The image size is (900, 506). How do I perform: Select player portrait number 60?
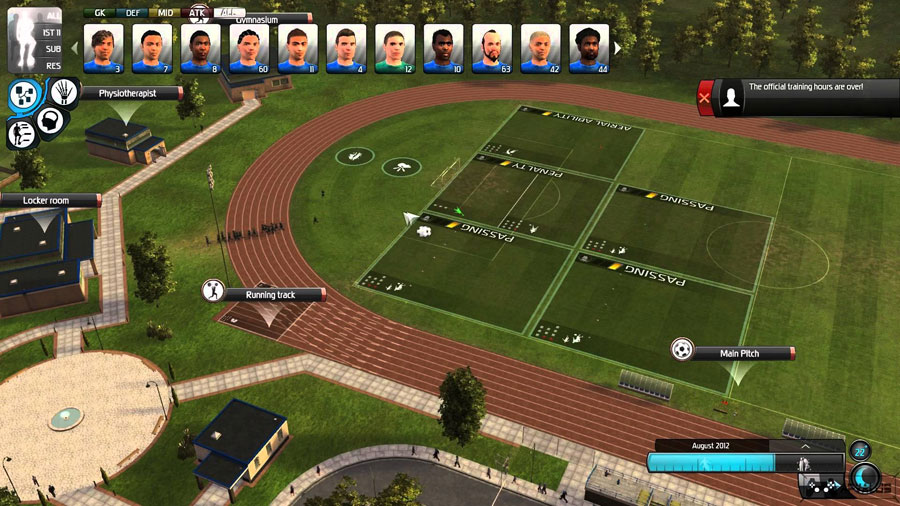[249, 48]
